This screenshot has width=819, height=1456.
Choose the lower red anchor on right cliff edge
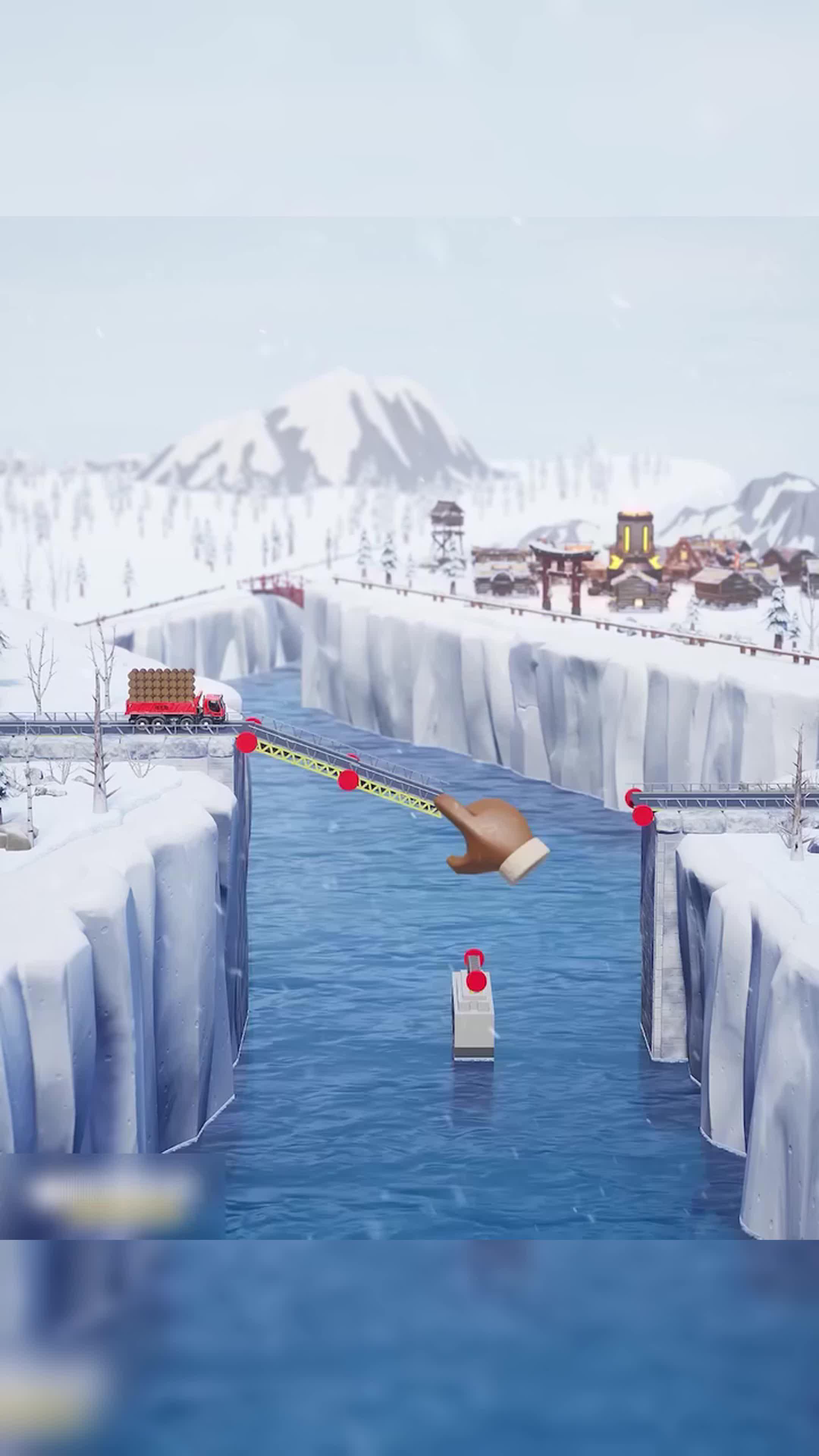click(x=643, y=816)
